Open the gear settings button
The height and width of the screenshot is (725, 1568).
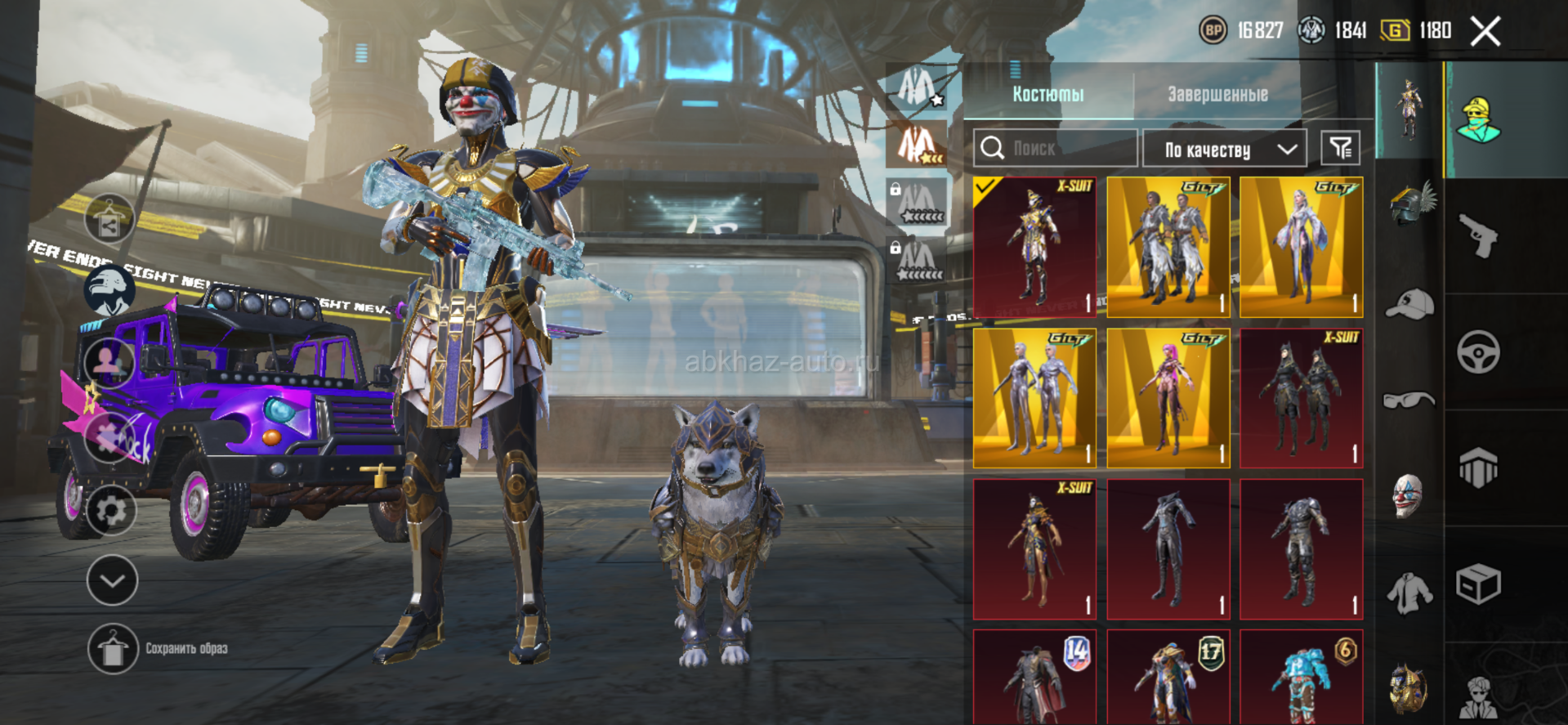[111, 511]
